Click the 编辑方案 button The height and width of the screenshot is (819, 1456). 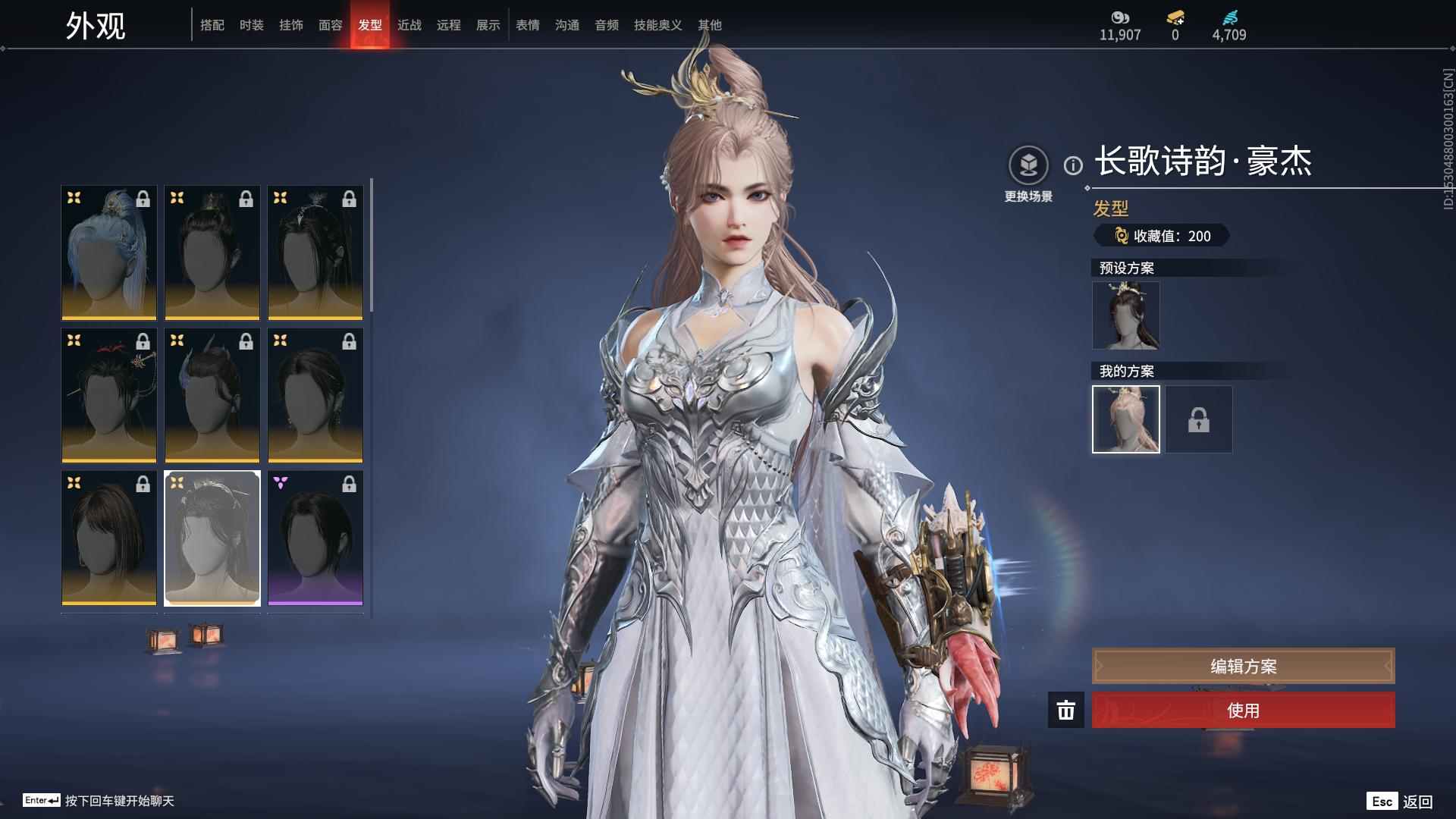1243,666
